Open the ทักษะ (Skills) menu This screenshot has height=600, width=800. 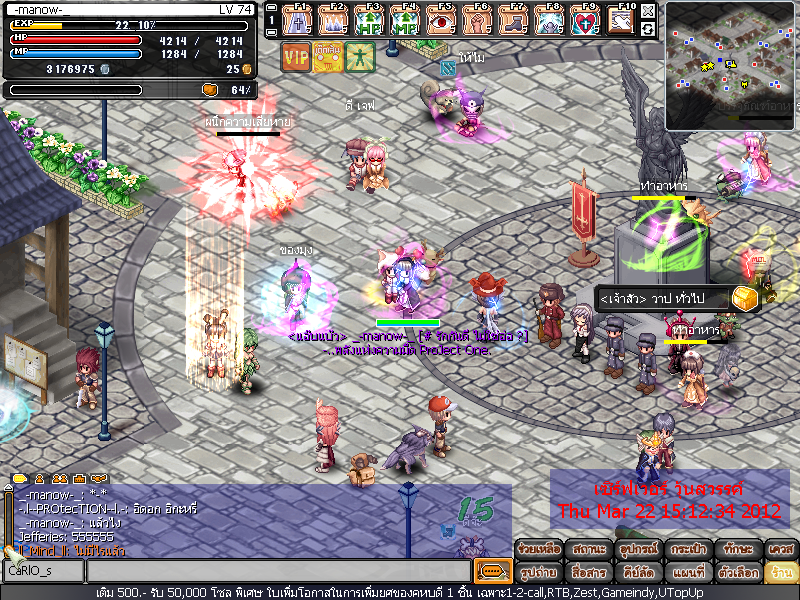735,549
